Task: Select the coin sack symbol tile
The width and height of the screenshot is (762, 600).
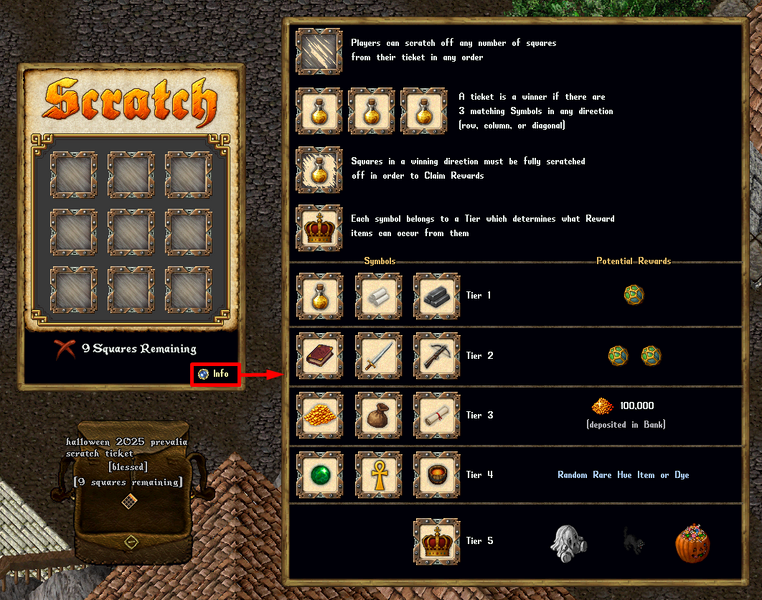Action: pyautogui.click(x=378, y=415)
